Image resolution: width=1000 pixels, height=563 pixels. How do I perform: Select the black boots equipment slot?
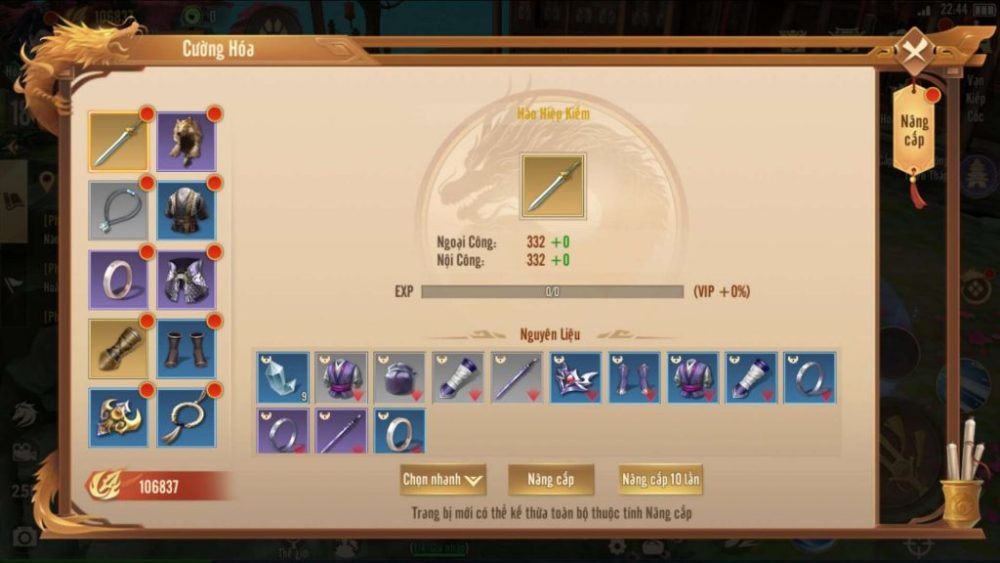186,348
